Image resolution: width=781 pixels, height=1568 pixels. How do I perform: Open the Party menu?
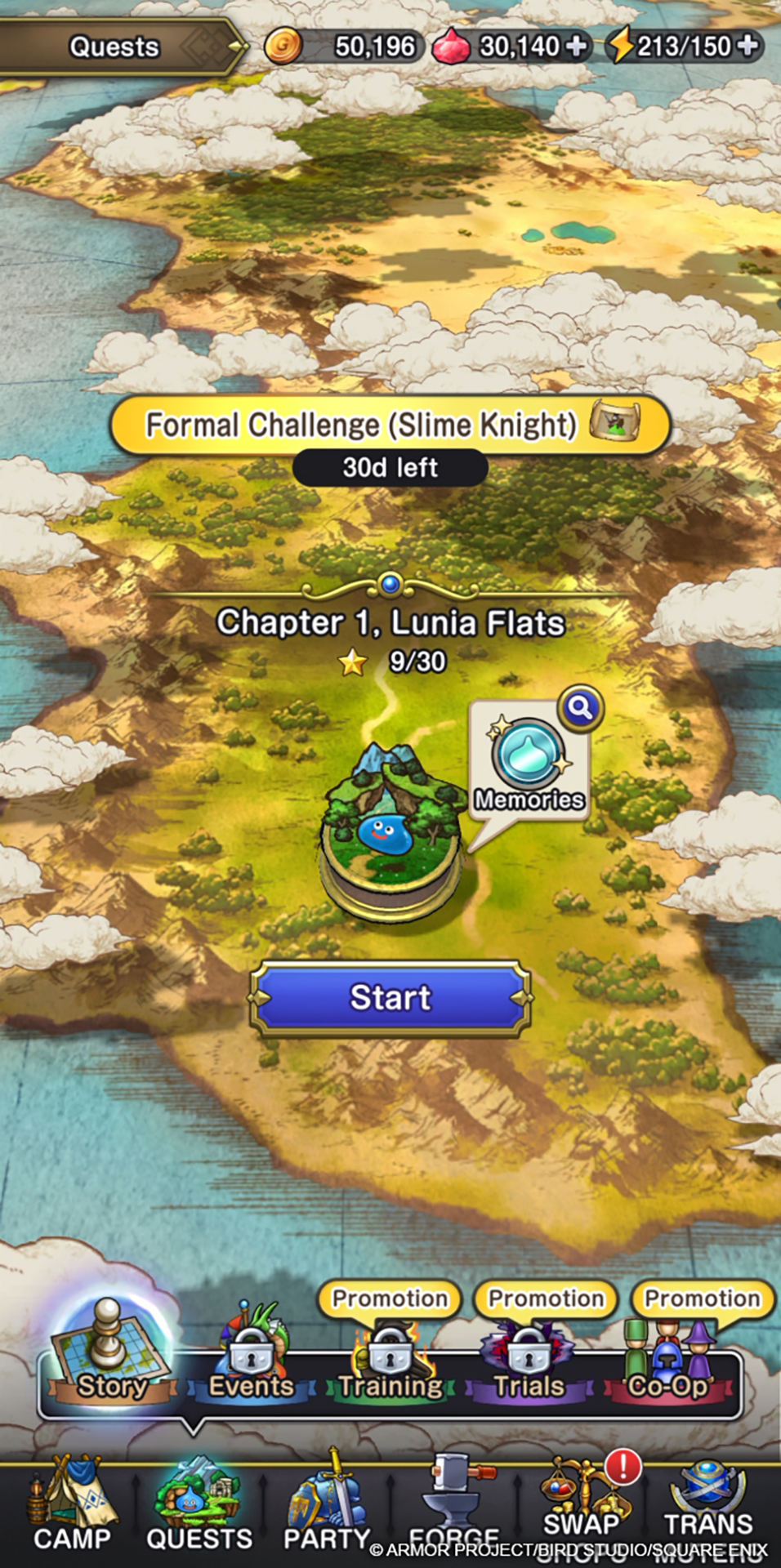click(327, 1507)
